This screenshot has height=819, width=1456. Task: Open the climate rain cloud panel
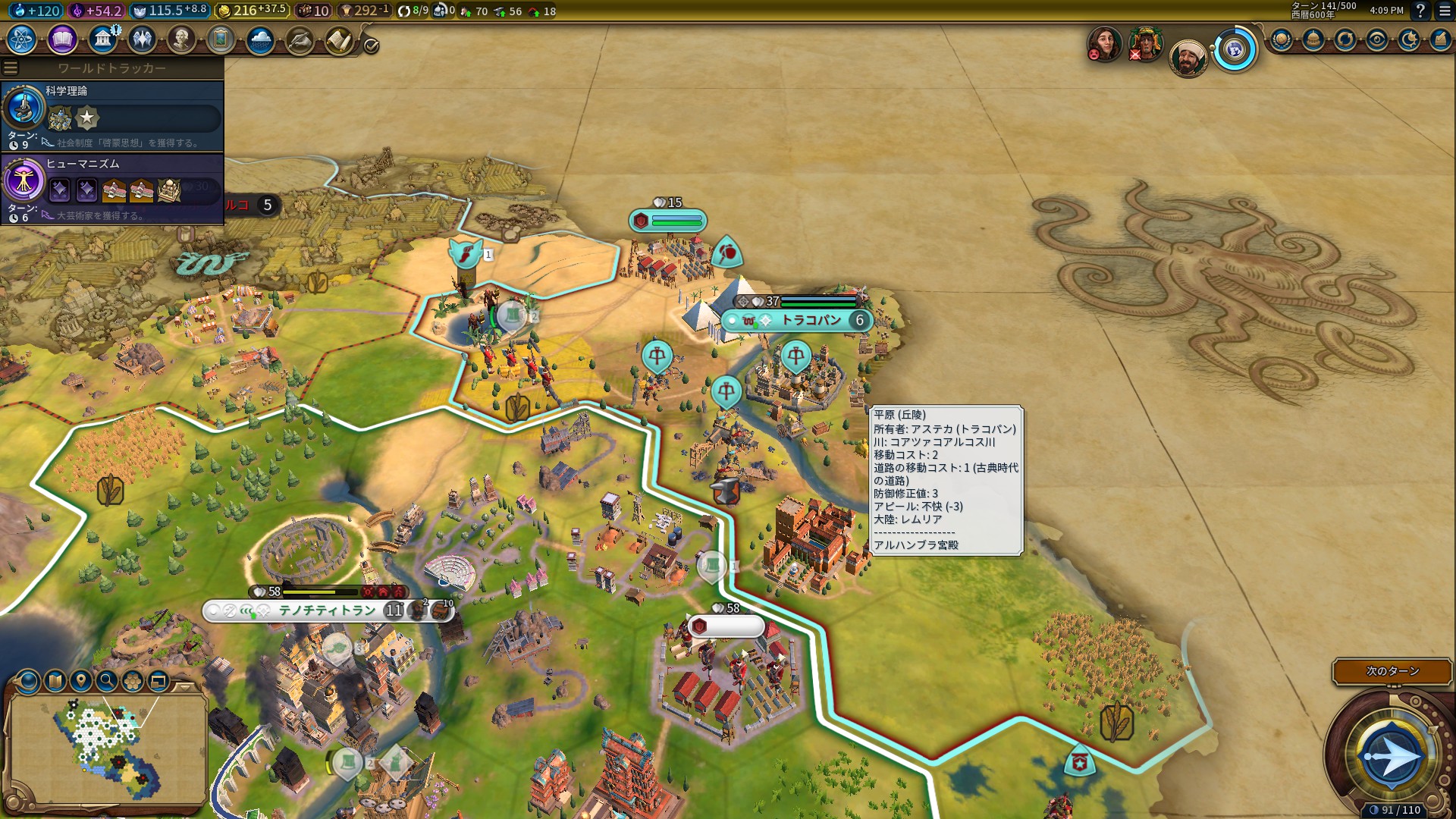260,39
